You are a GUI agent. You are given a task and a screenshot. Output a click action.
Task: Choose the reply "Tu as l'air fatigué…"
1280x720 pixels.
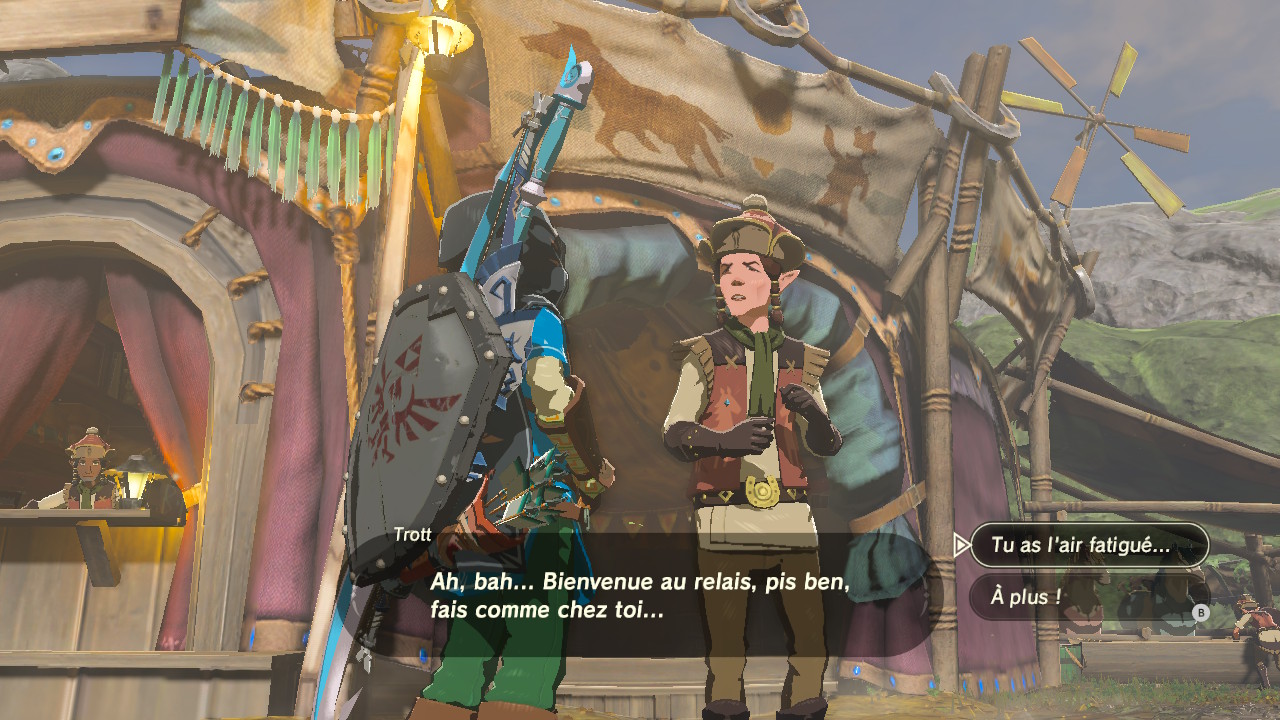1088,545
